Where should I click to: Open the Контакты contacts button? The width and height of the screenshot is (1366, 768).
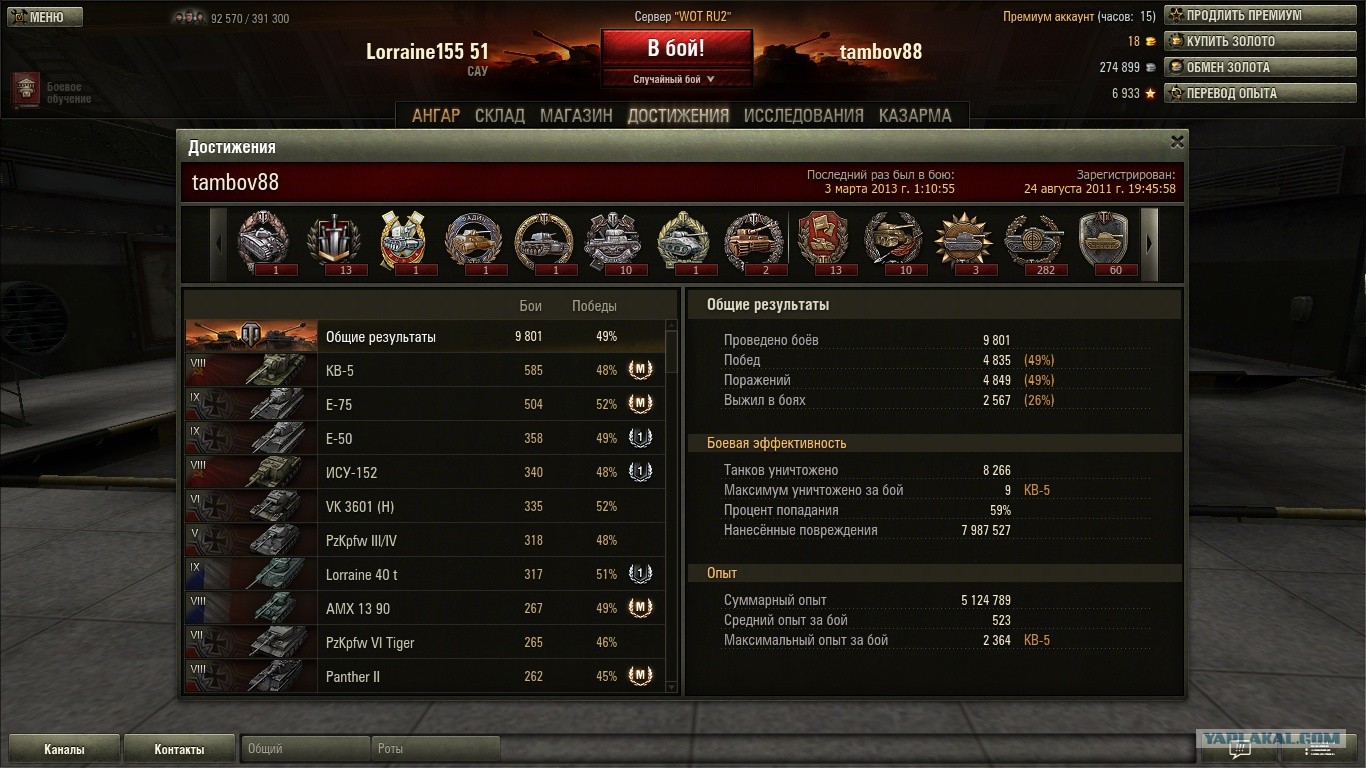[179, 749]
